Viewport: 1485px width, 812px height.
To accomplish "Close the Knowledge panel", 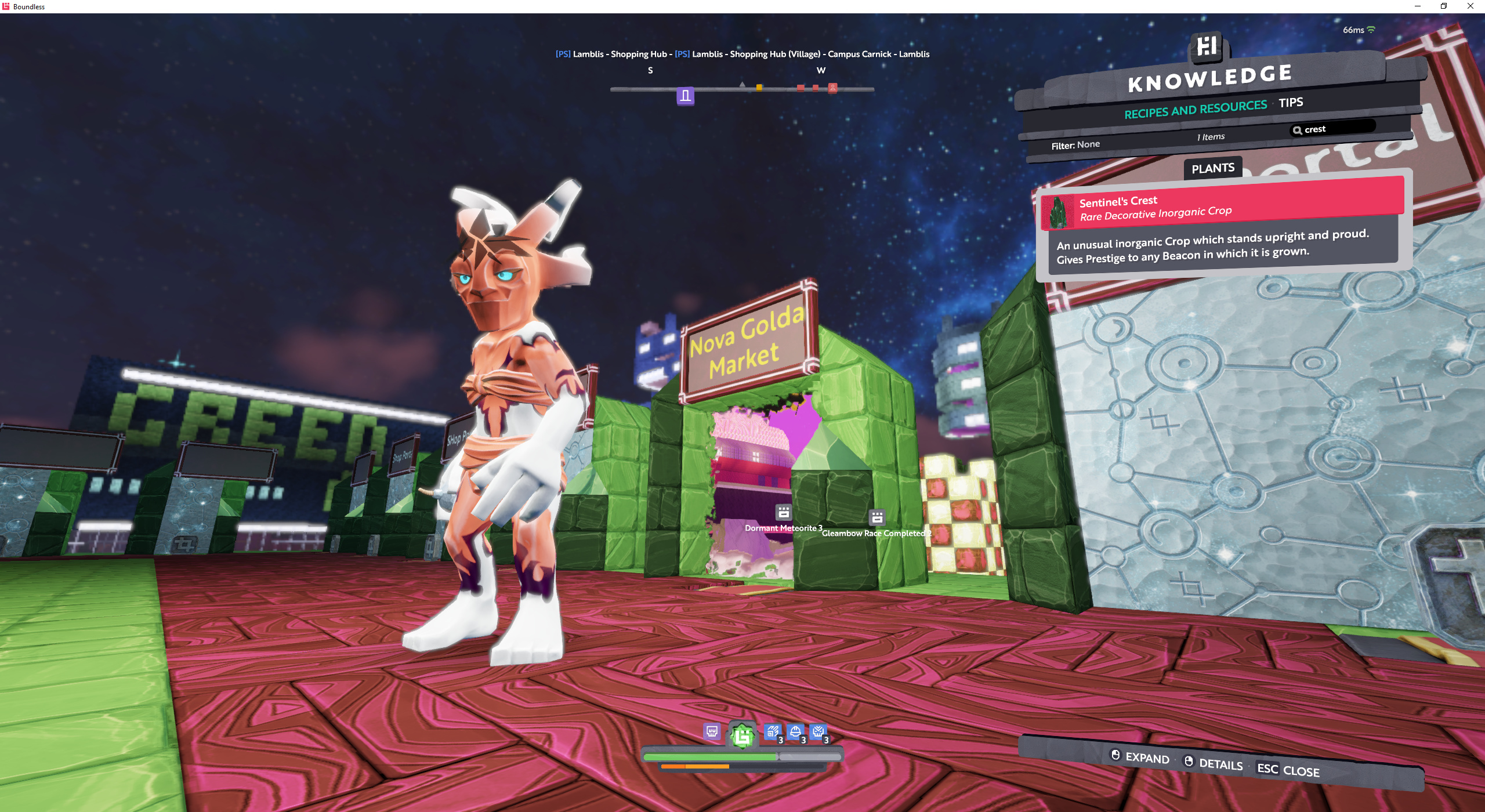I will (x=1288, y=770).
